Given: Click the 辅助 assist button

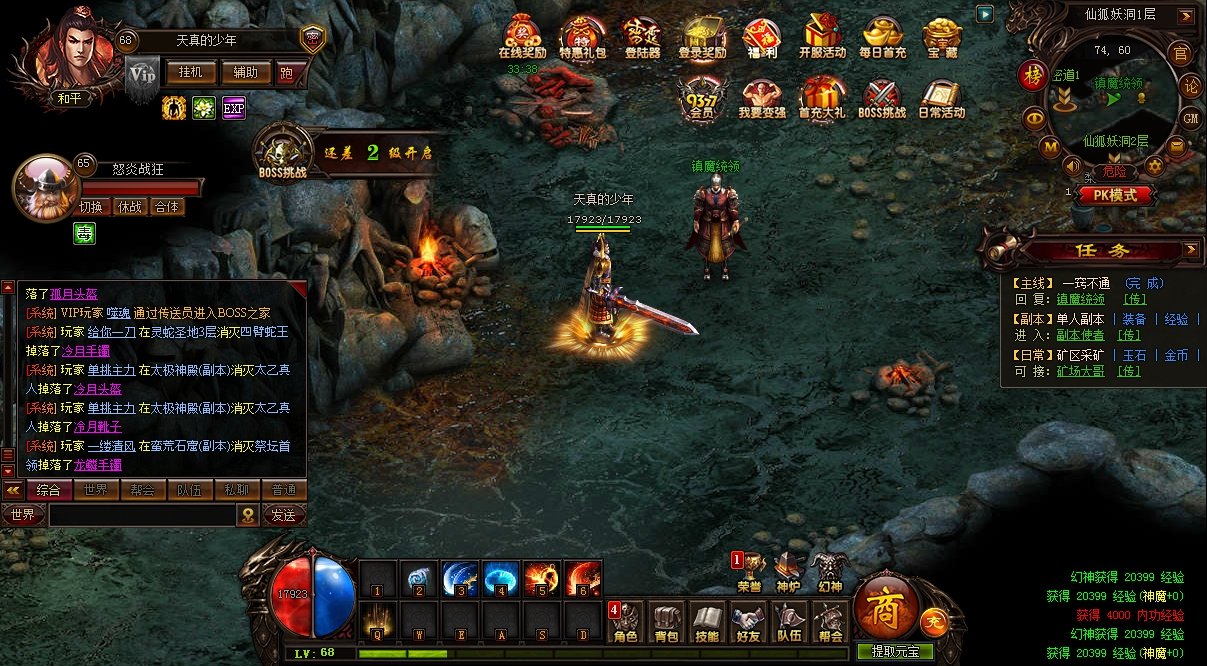Looking at the screenshot, I should (245, 73).
